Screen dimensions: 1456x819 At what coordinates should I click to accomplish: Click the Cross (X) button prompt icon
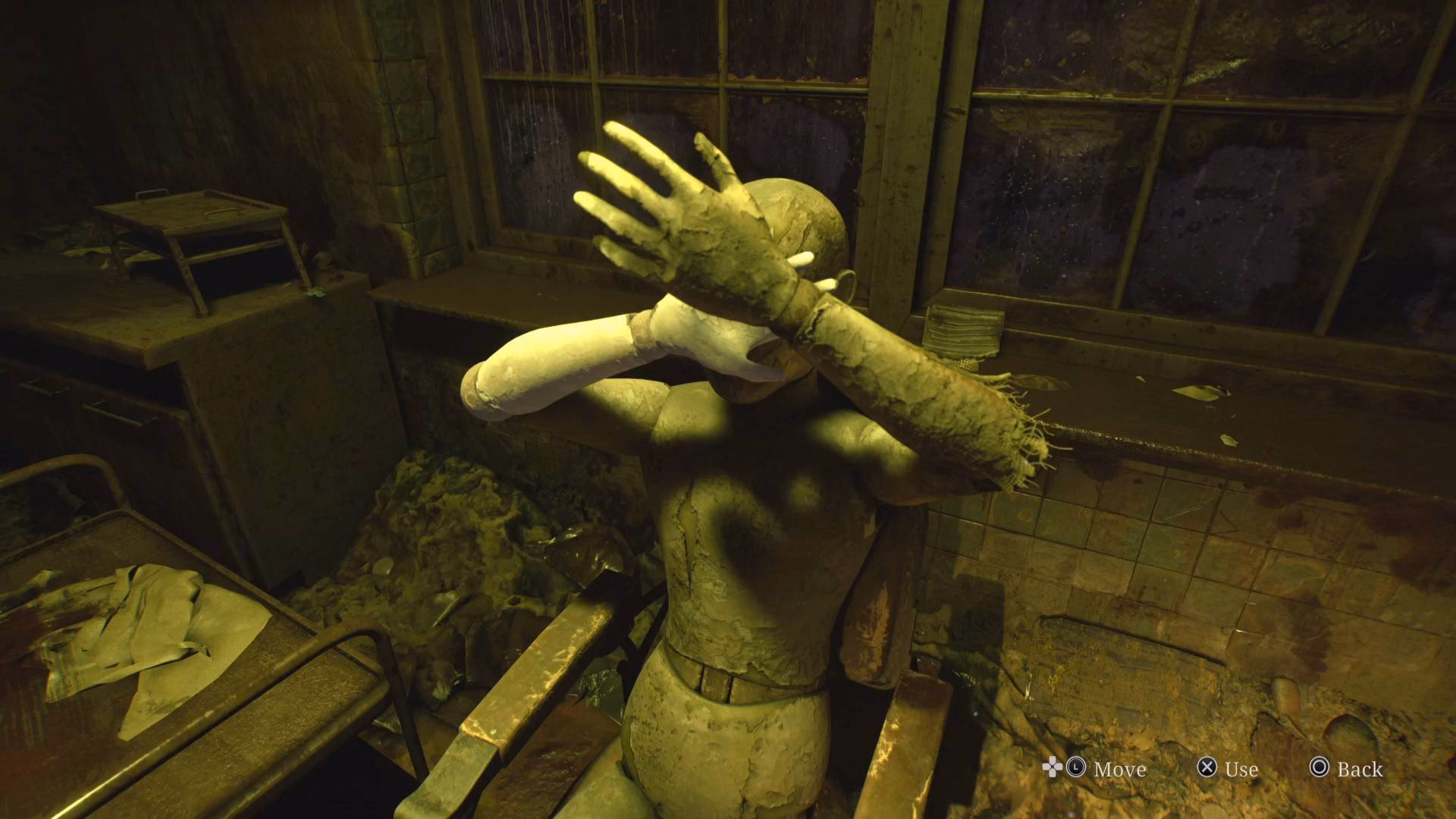click(x=1208, y=767)
